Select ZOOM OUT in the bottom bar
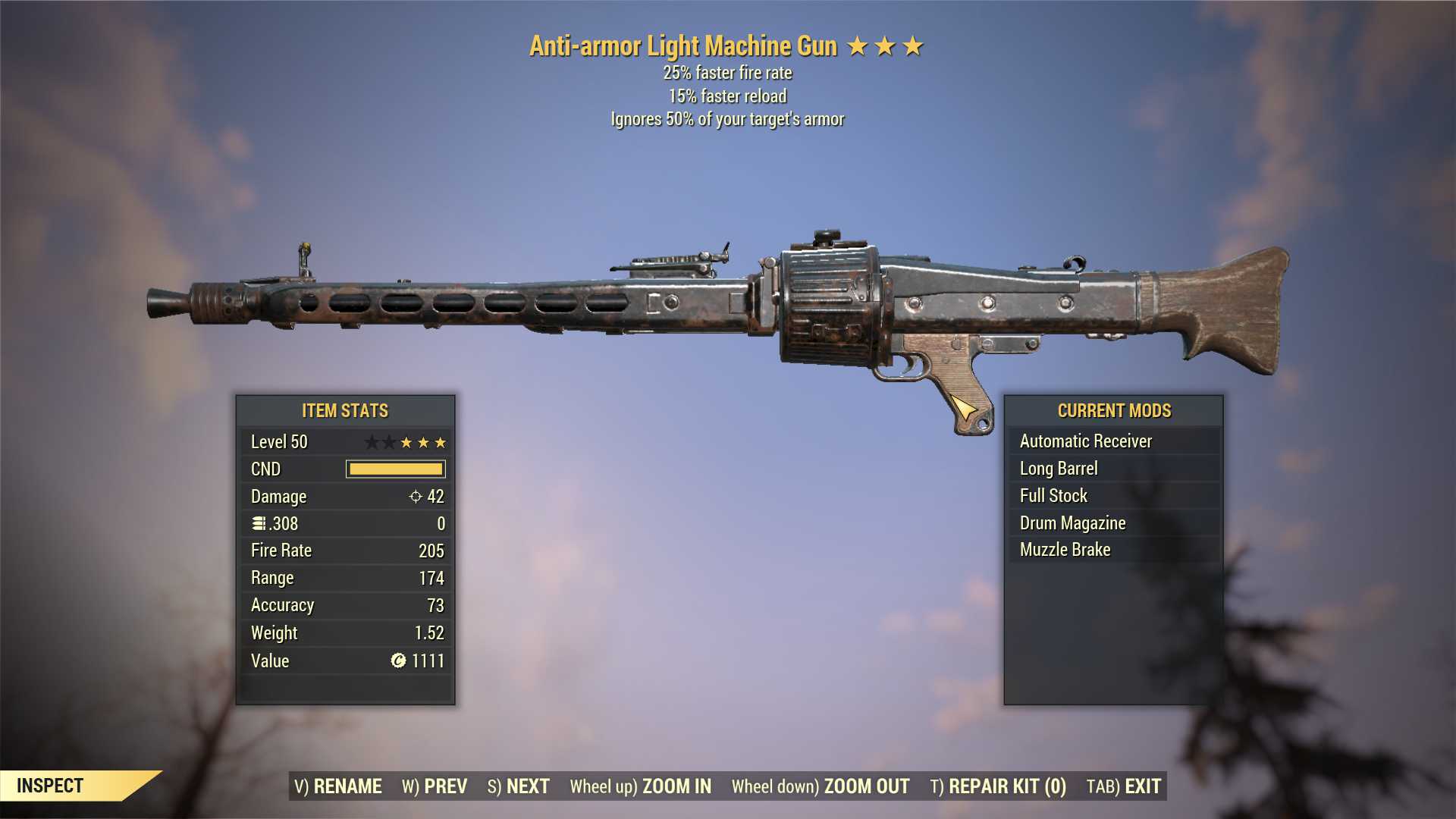This screenshot has height=819, width=1456. tap(821, 786)
